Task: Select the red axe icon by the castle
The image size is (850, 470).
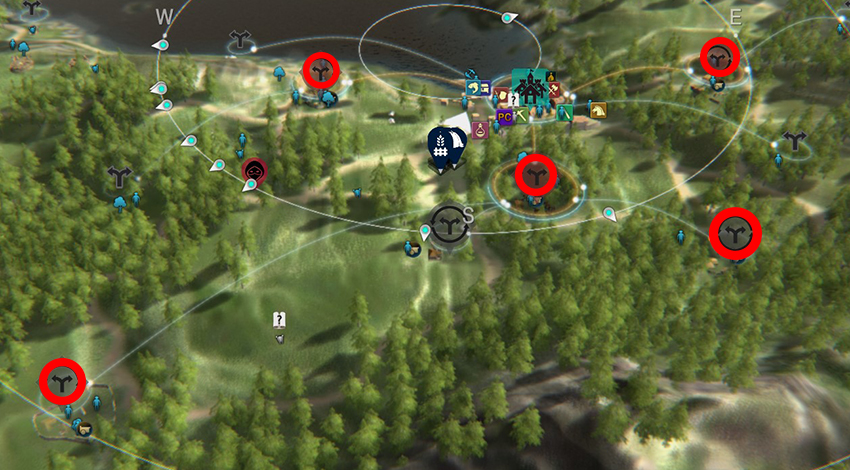Action: click(x=552, y=89)
